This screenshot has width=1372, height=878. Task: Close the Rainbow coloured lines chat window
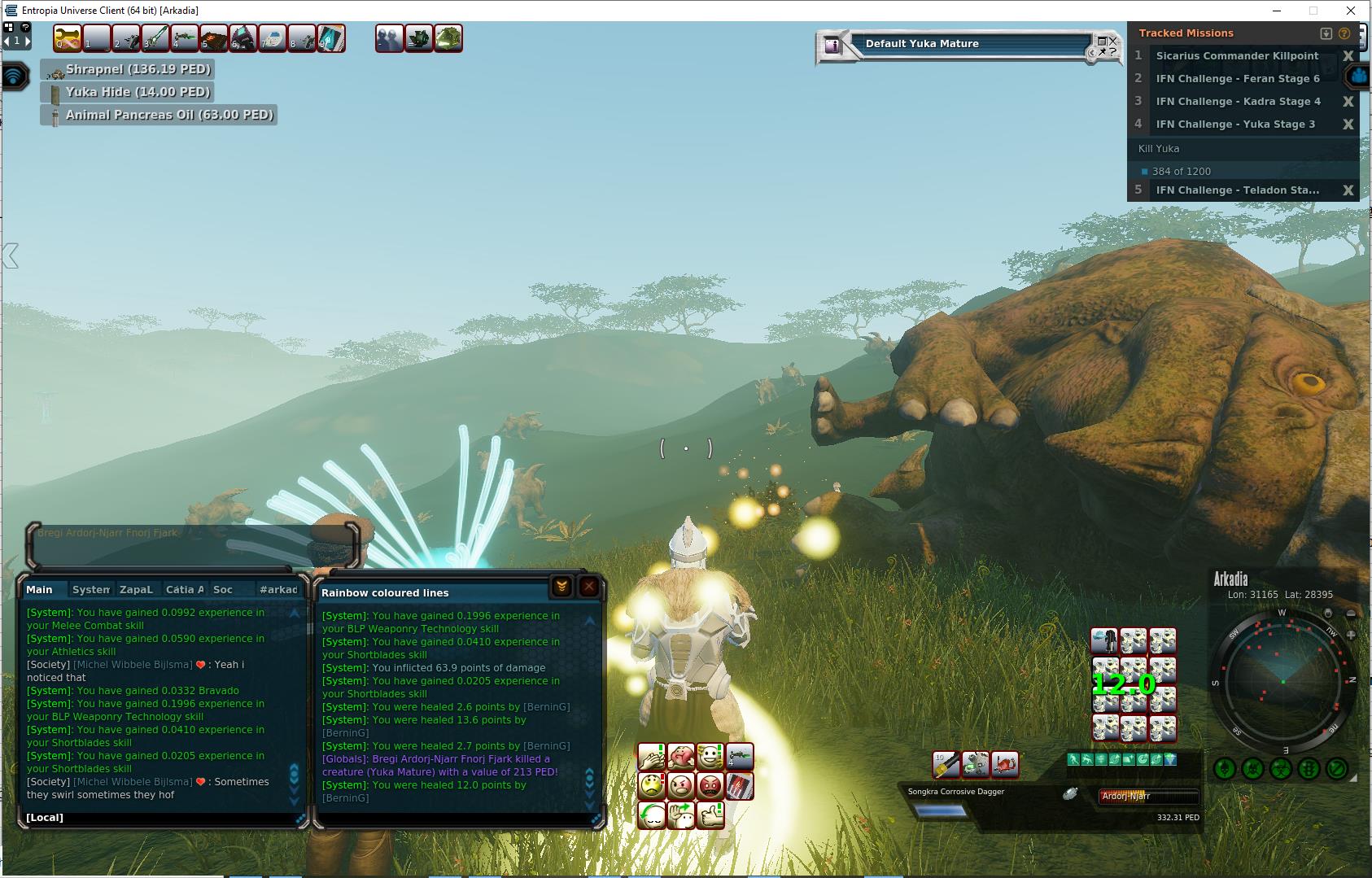coord(589,587)
